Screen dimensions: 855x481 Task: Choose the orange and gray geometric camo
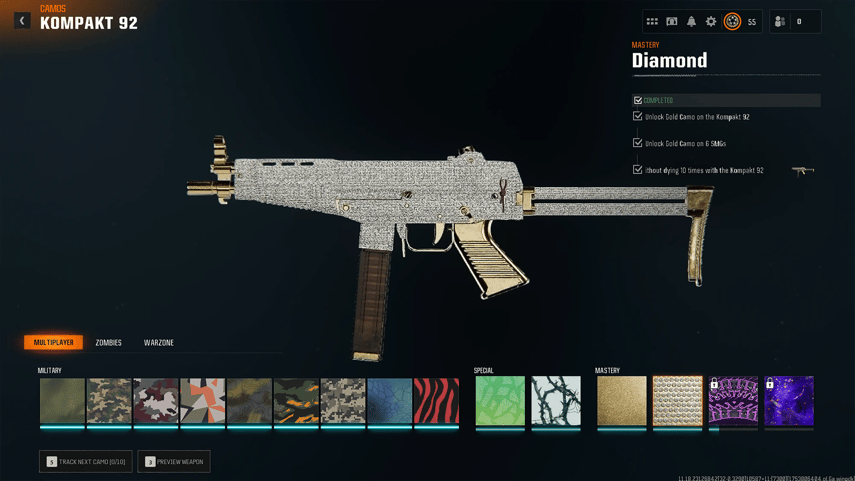[x=203, y=401]
